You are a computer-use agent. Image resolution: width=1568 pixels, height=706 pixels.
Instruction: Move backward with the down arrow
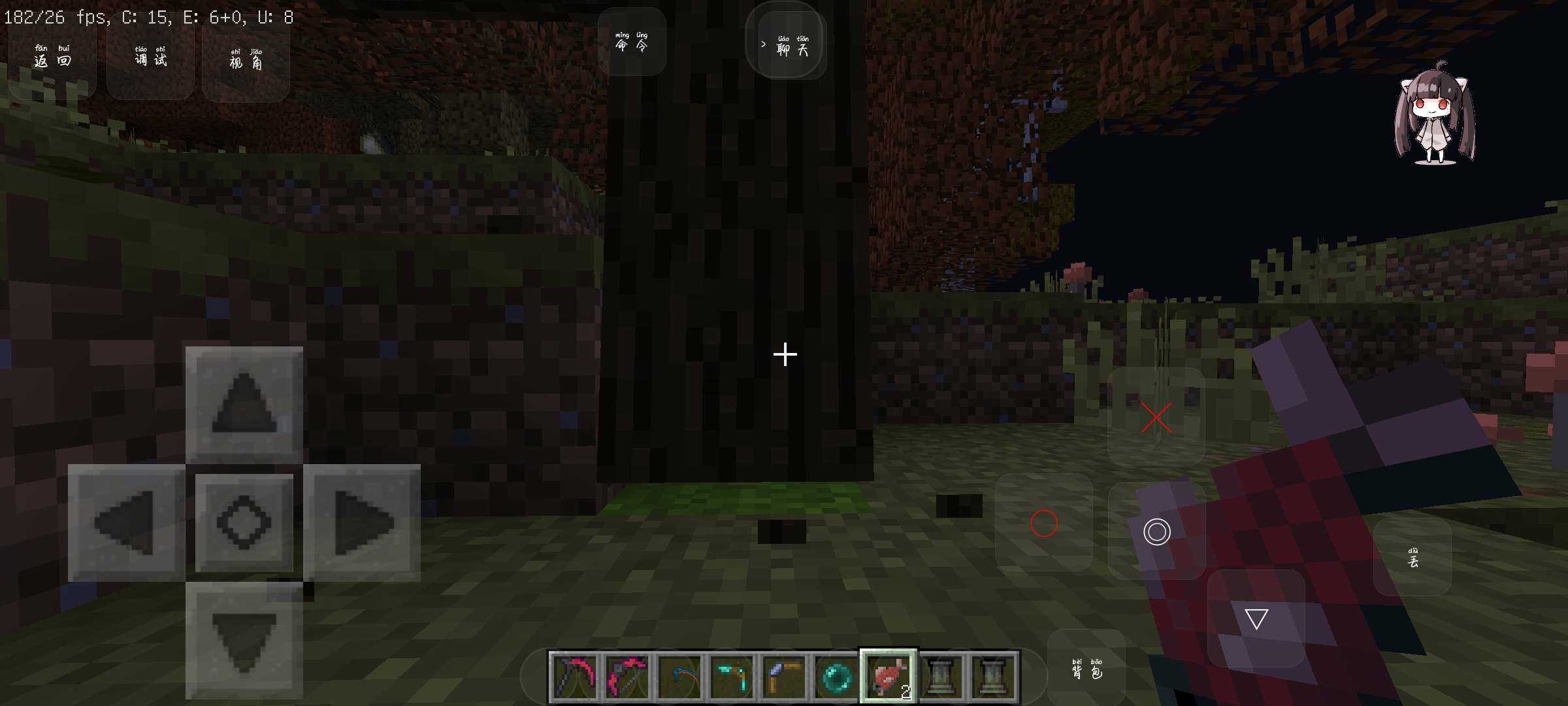244,641
